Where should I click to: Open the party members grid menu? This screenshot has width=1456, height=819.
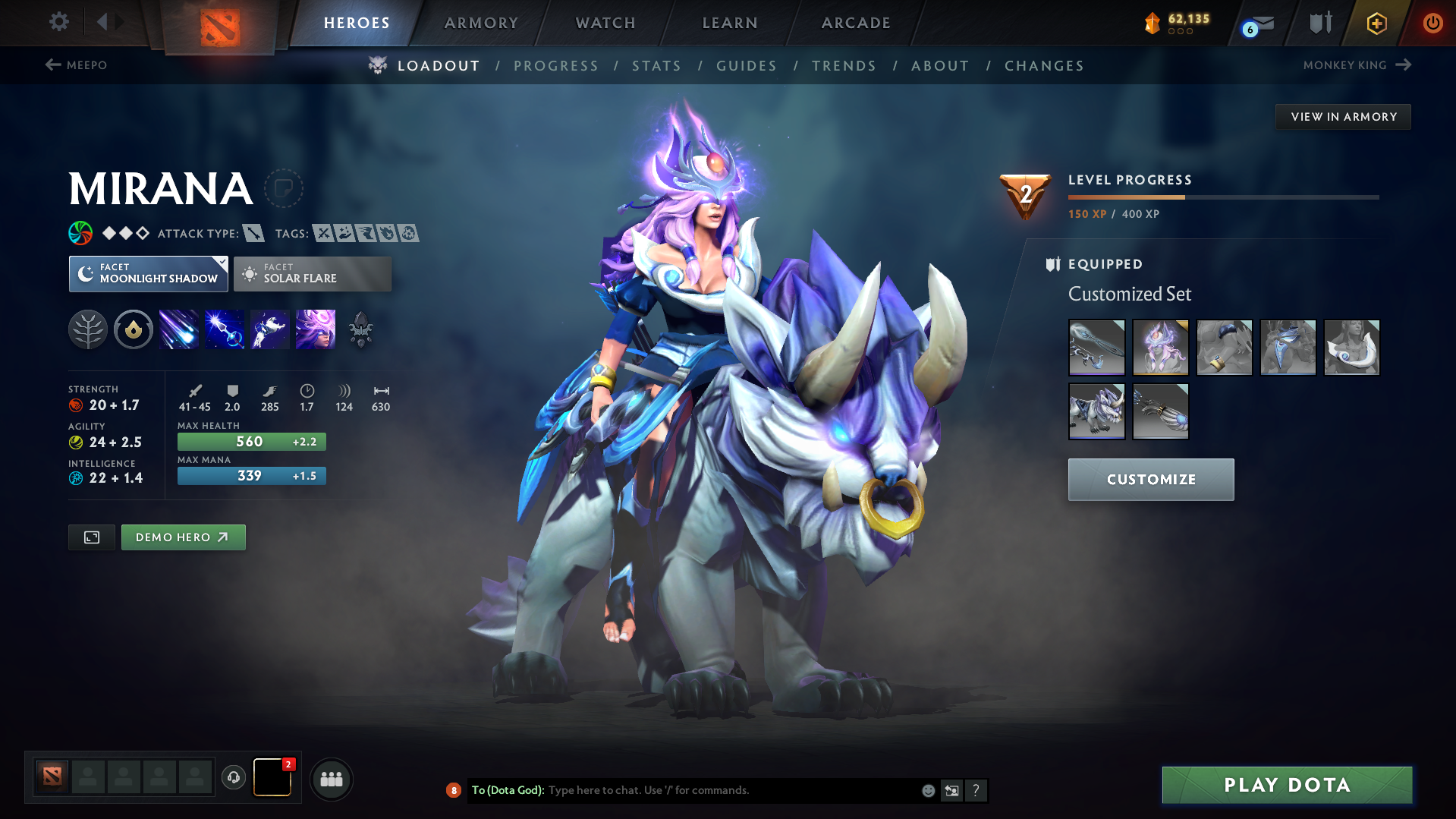pyautogui.click(x=332, y=779)
